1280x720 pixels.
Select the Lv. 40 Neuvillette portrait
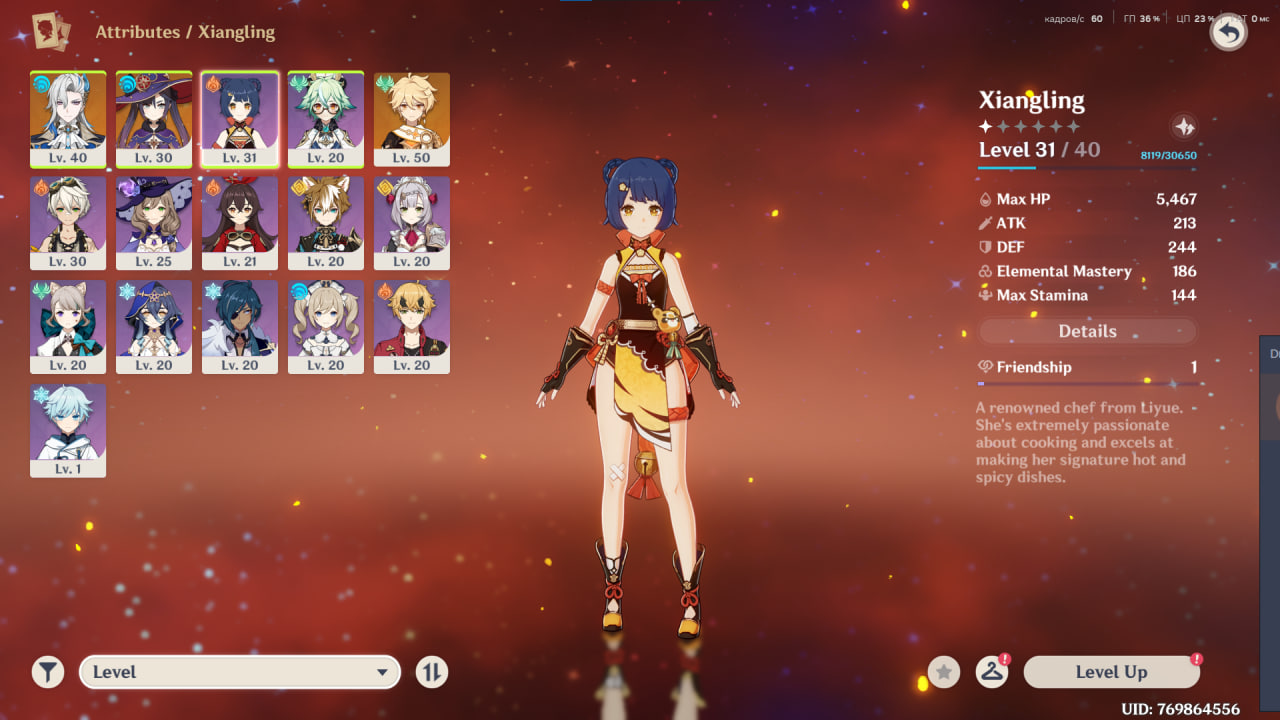(68, 119)
